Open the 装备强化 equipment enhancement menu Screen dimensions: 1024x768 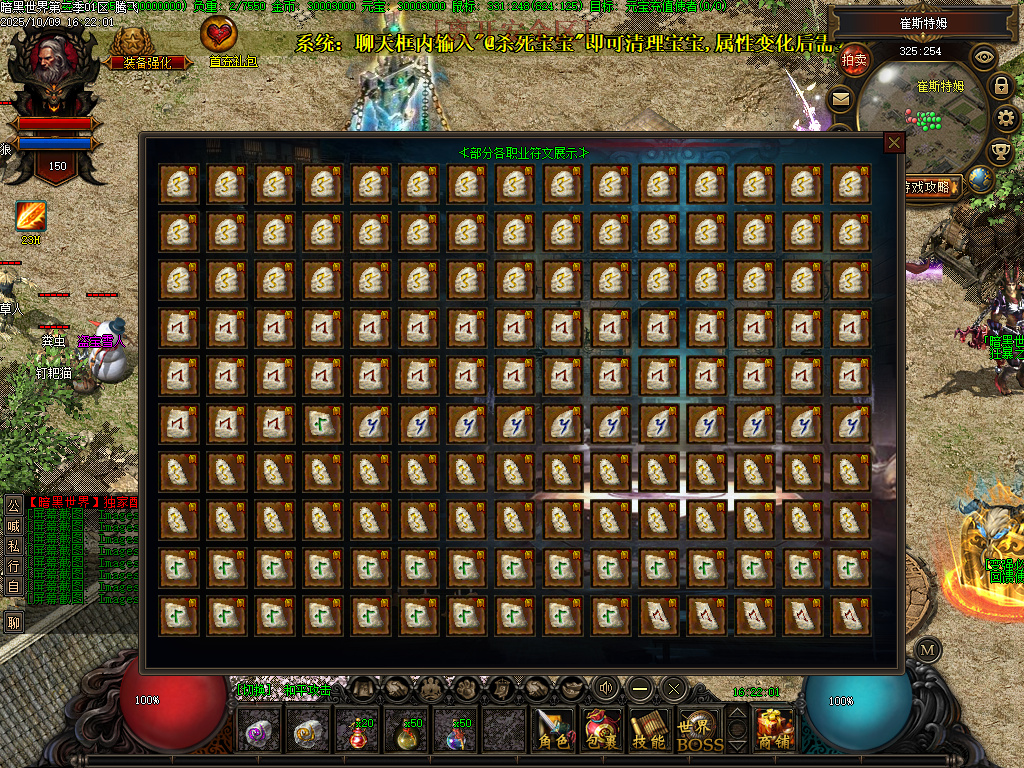coord(139,47)
